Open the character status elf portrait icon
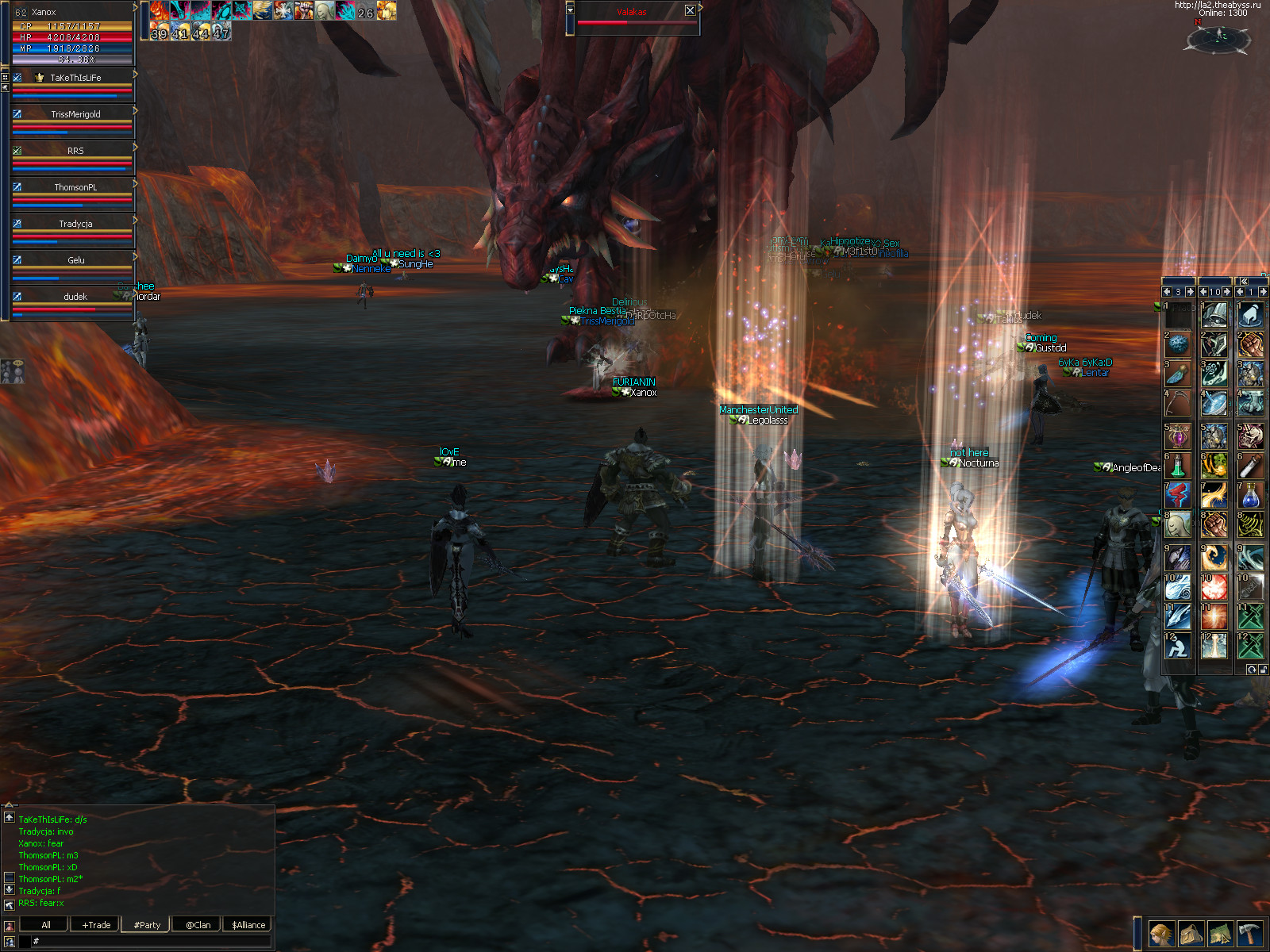The width and height of the screenshot is (1270, 952). click(x=1161, y=934)
